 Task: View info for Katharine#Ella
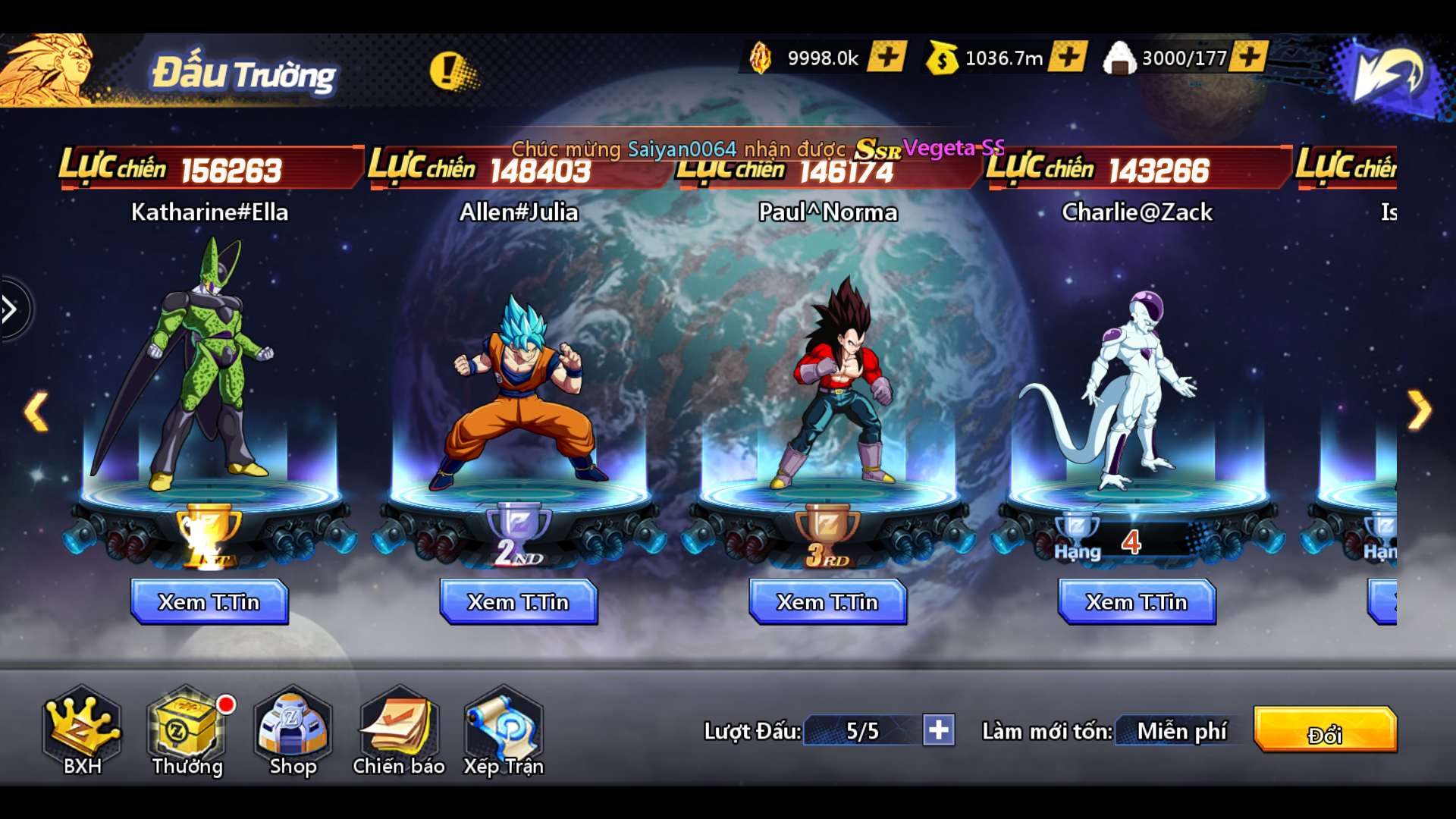[209, 602]
